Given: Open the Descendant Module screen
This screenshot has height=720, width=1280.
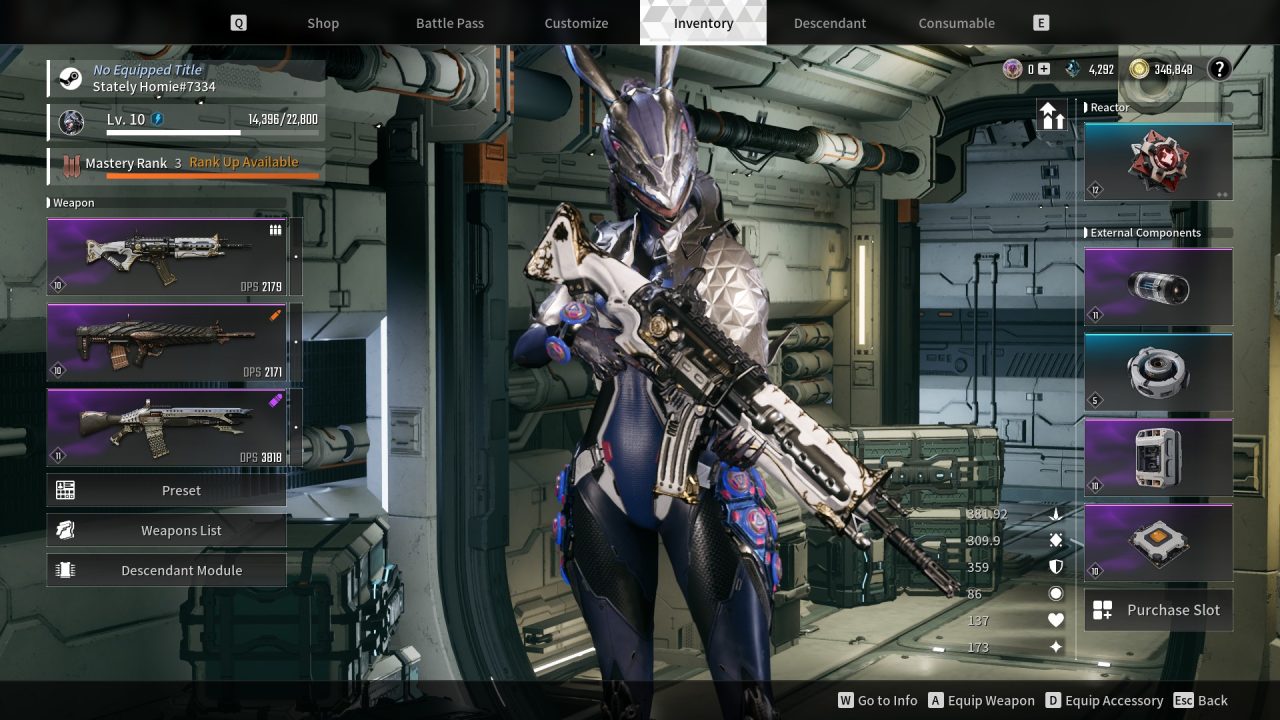Looking at the screenshot, I should click(166, 570).
